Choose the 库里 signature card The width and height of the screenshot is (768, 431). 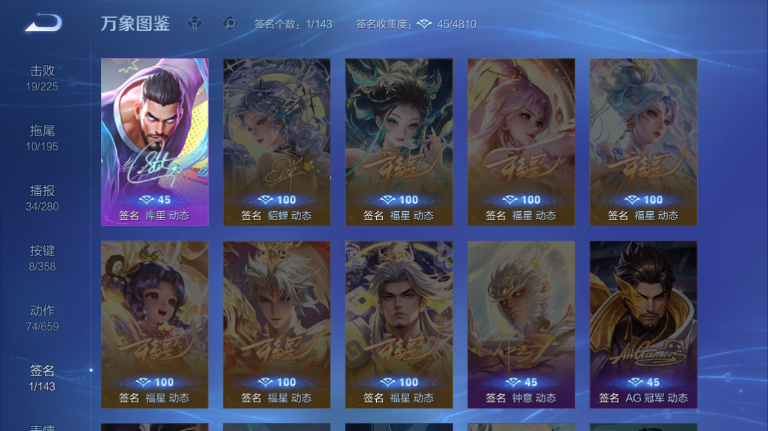point(155,142)
